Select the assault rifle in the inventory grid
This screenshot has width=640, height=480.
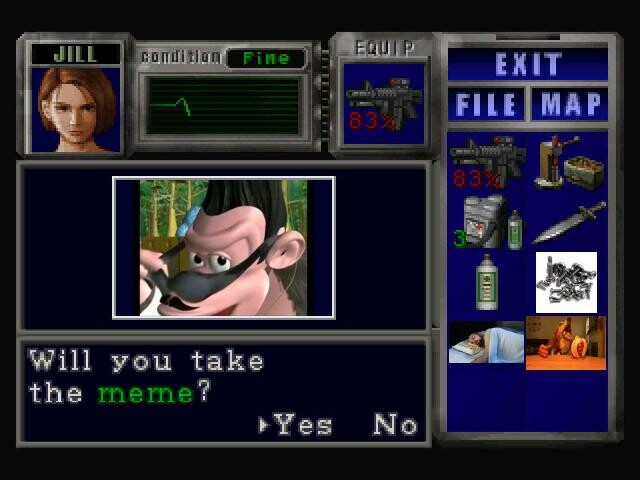[x=487, y=162]
